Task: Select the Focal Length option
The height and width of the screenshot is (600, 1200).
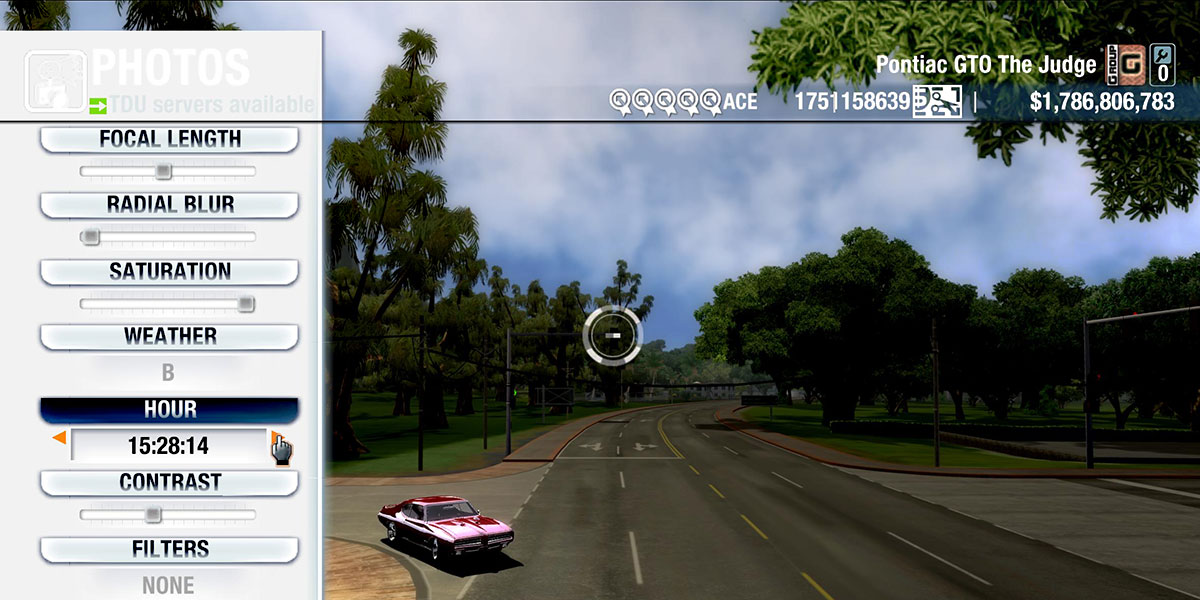Action: 169,139
